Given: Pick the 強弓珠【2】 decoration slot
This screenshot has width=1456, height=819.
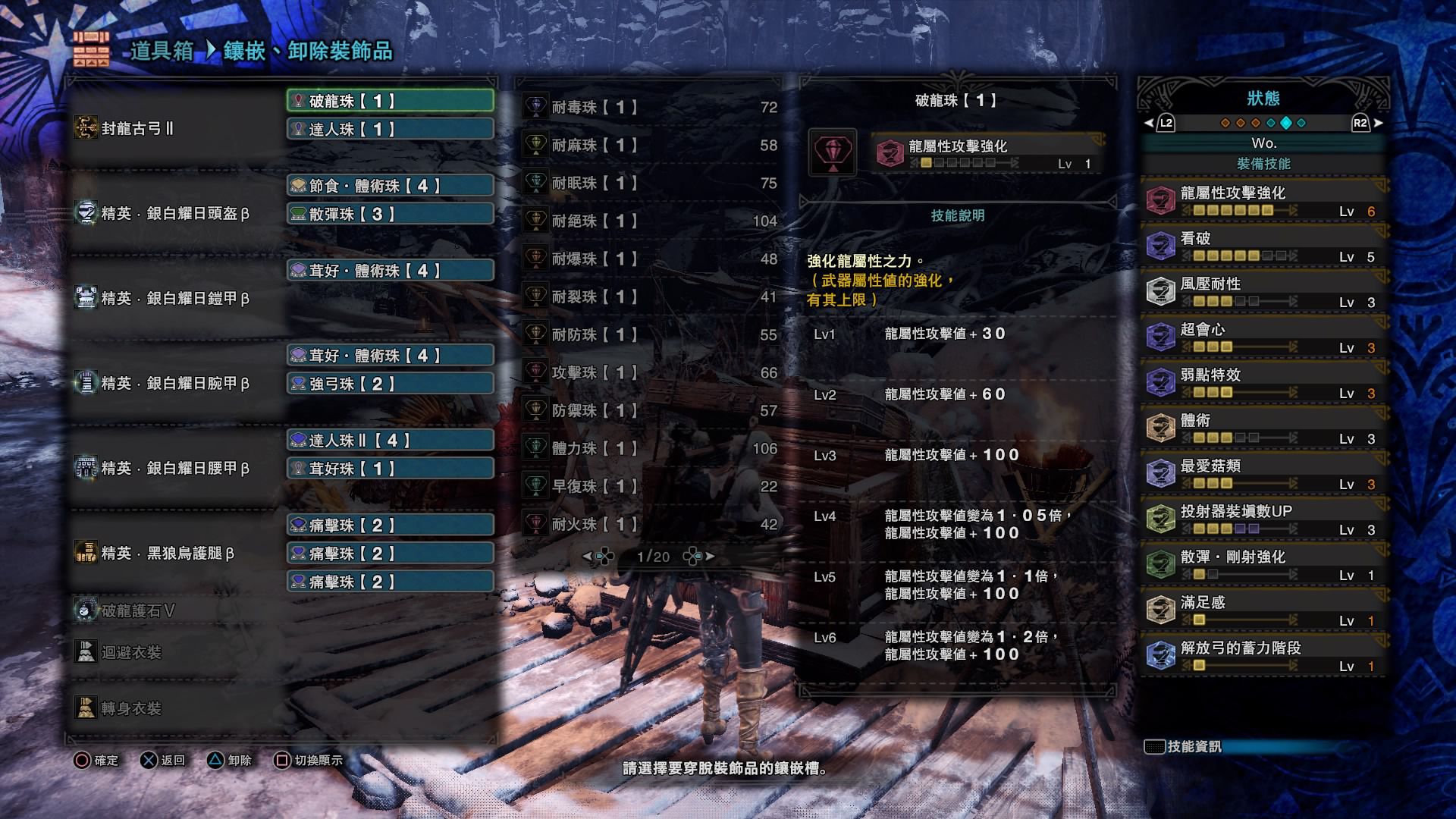Looking at the screenshot, I should [390, 384].
